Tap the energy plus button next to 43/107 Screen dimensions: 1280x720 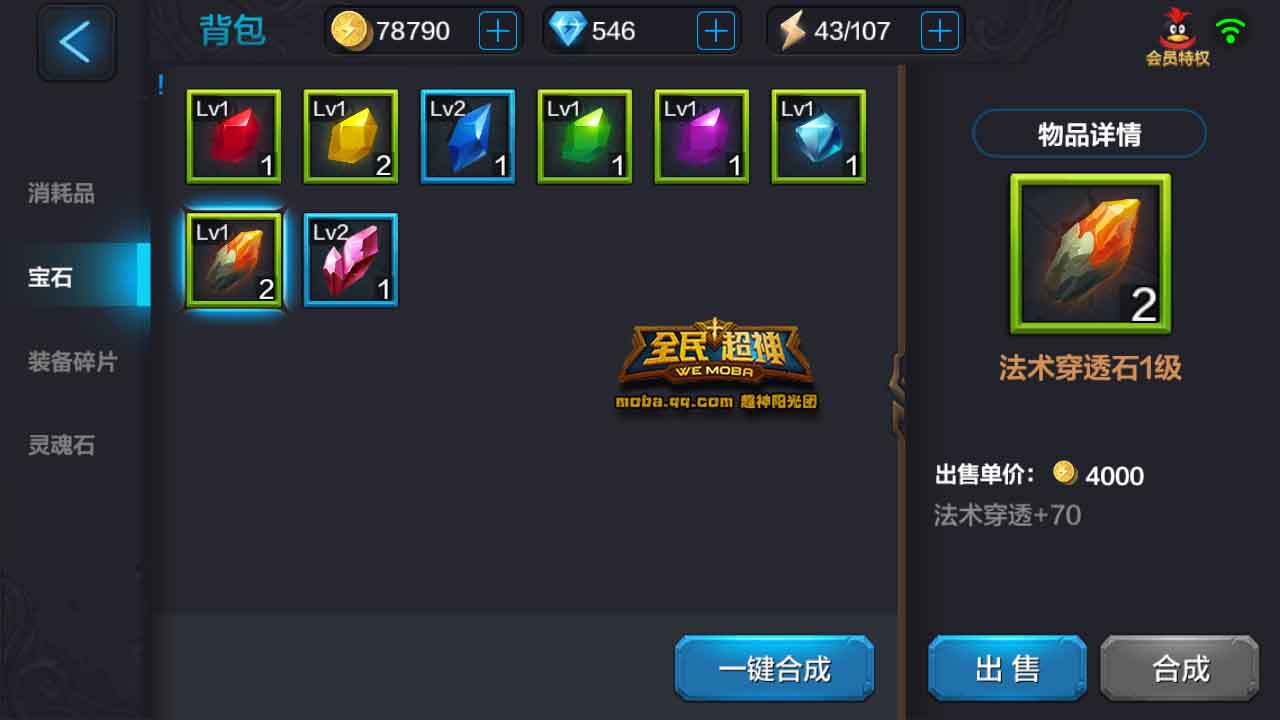coord(938,30)
